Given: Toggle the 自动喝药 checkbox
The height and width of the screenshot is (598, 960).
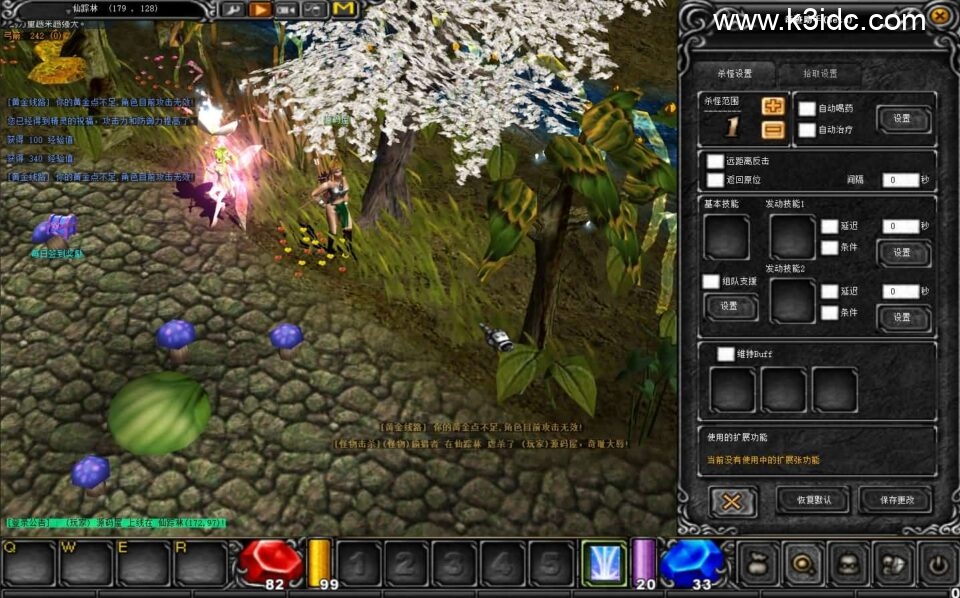Looking at the screenshot, I should [807, 109].
